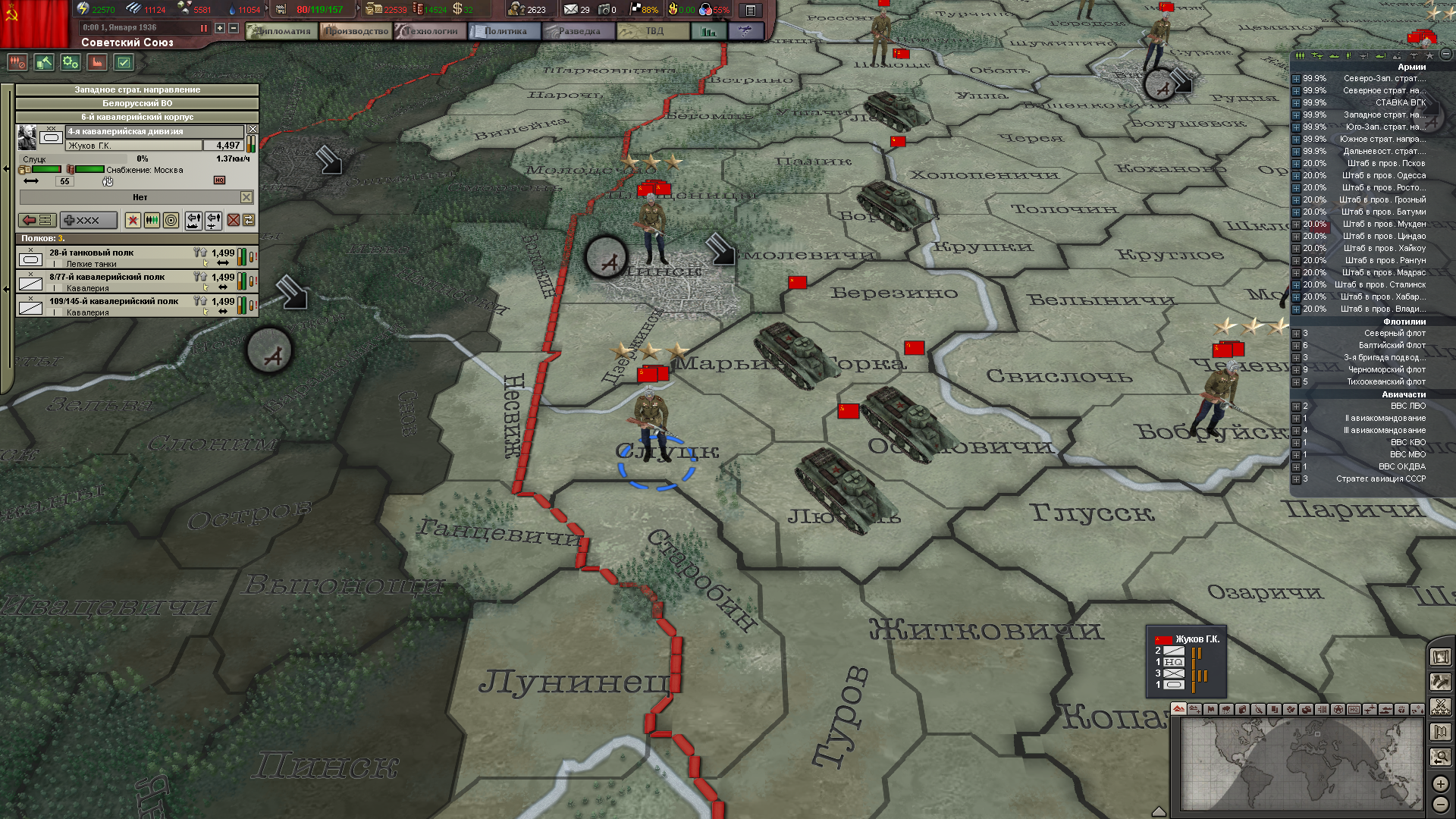1456x819 pixels.
Task: Expand the СТАВКА ВГК army entry
Action: (x=1296, y=103)
